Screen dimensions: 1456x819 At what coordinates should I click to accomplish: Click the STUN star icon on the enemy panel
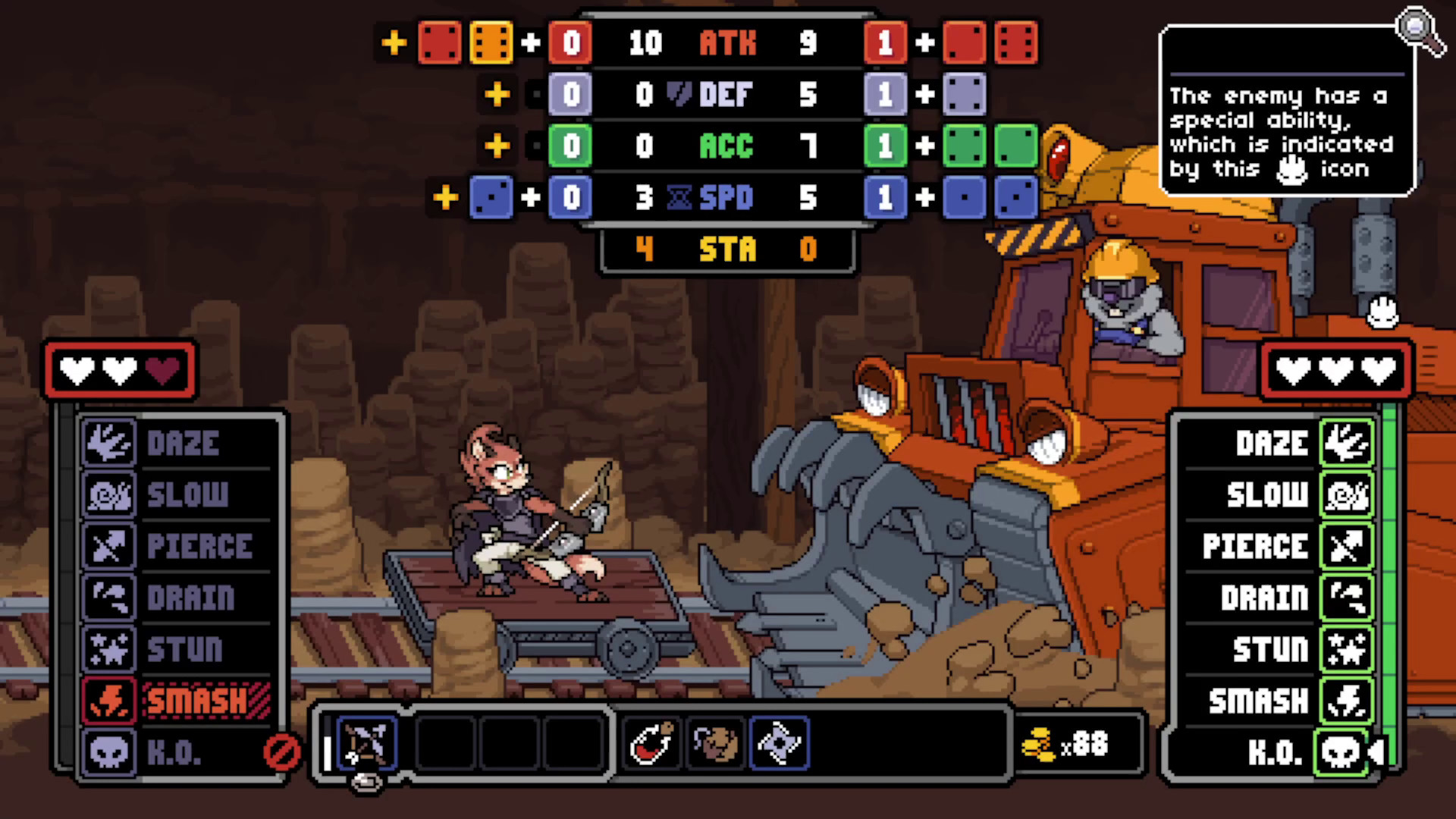pos(1347,649)
